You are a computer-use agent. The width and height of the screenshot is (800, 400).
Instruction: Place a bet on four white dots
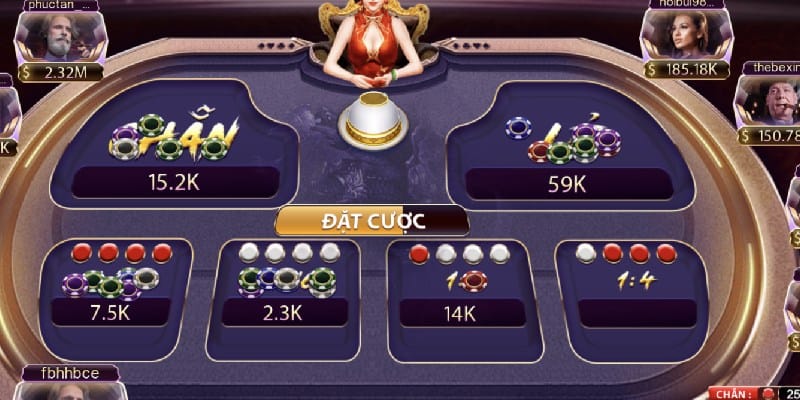tap(287, 285)
